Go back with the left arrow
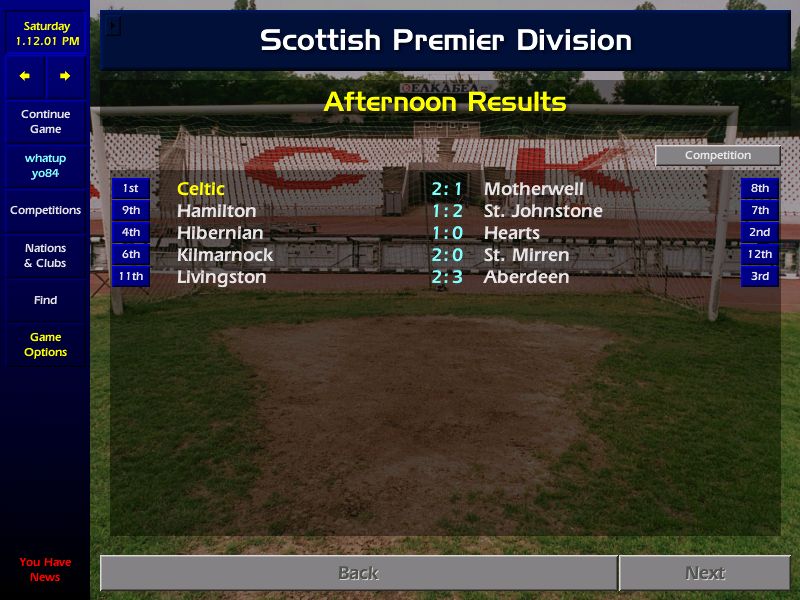Image resolution: width=800 pixels, height=600 pixels. point(25,76)
